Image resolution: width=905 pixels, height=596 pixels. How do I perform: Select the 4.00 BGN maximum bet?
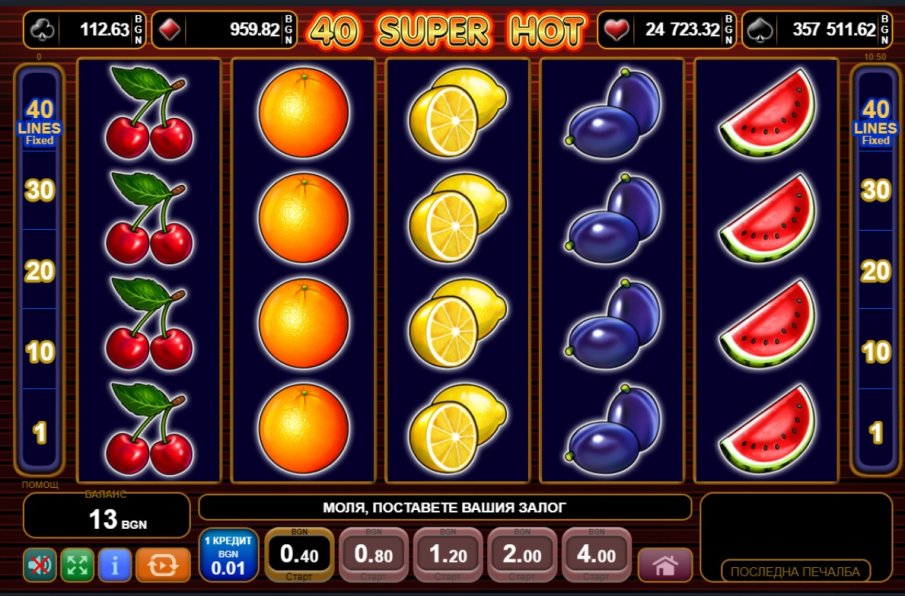point(595,554)
